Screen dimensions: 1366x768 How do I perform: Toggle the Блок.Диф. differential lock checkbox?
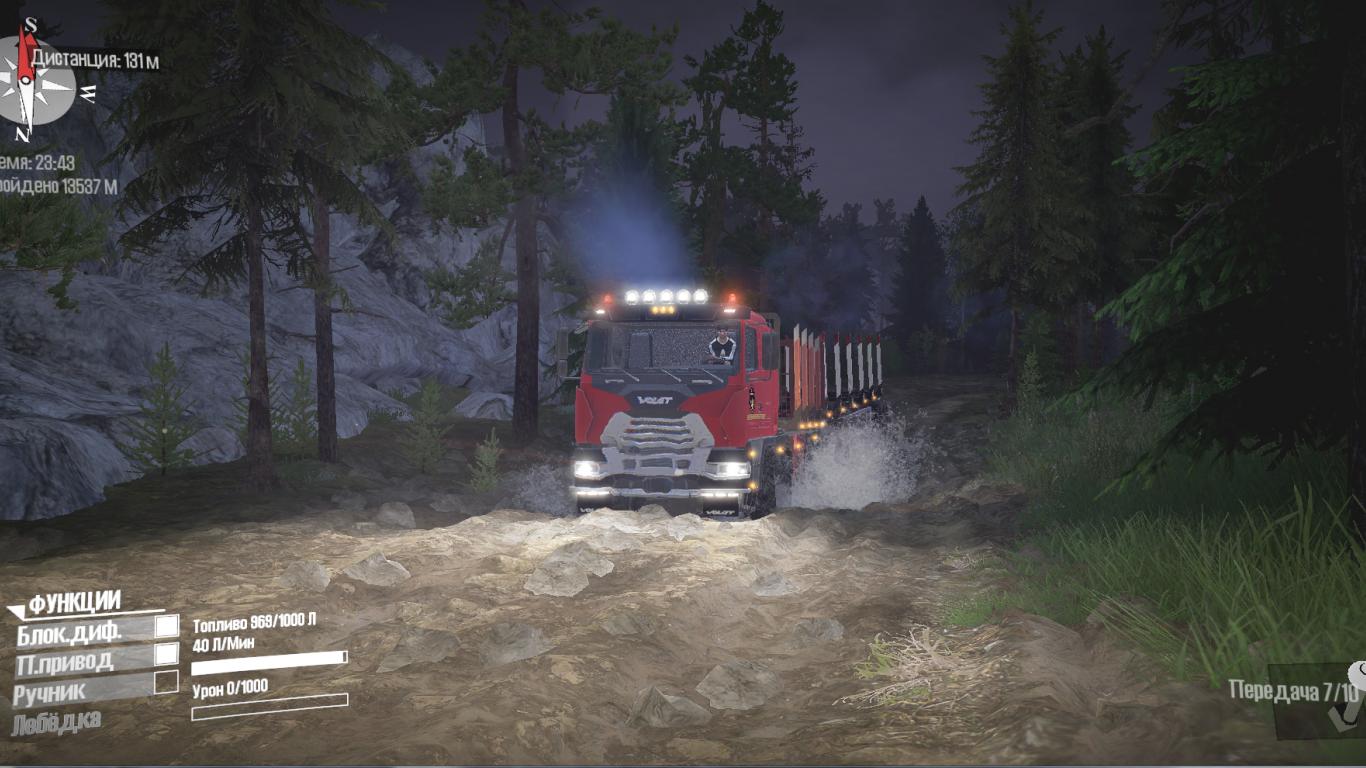[x=167, y=627]
